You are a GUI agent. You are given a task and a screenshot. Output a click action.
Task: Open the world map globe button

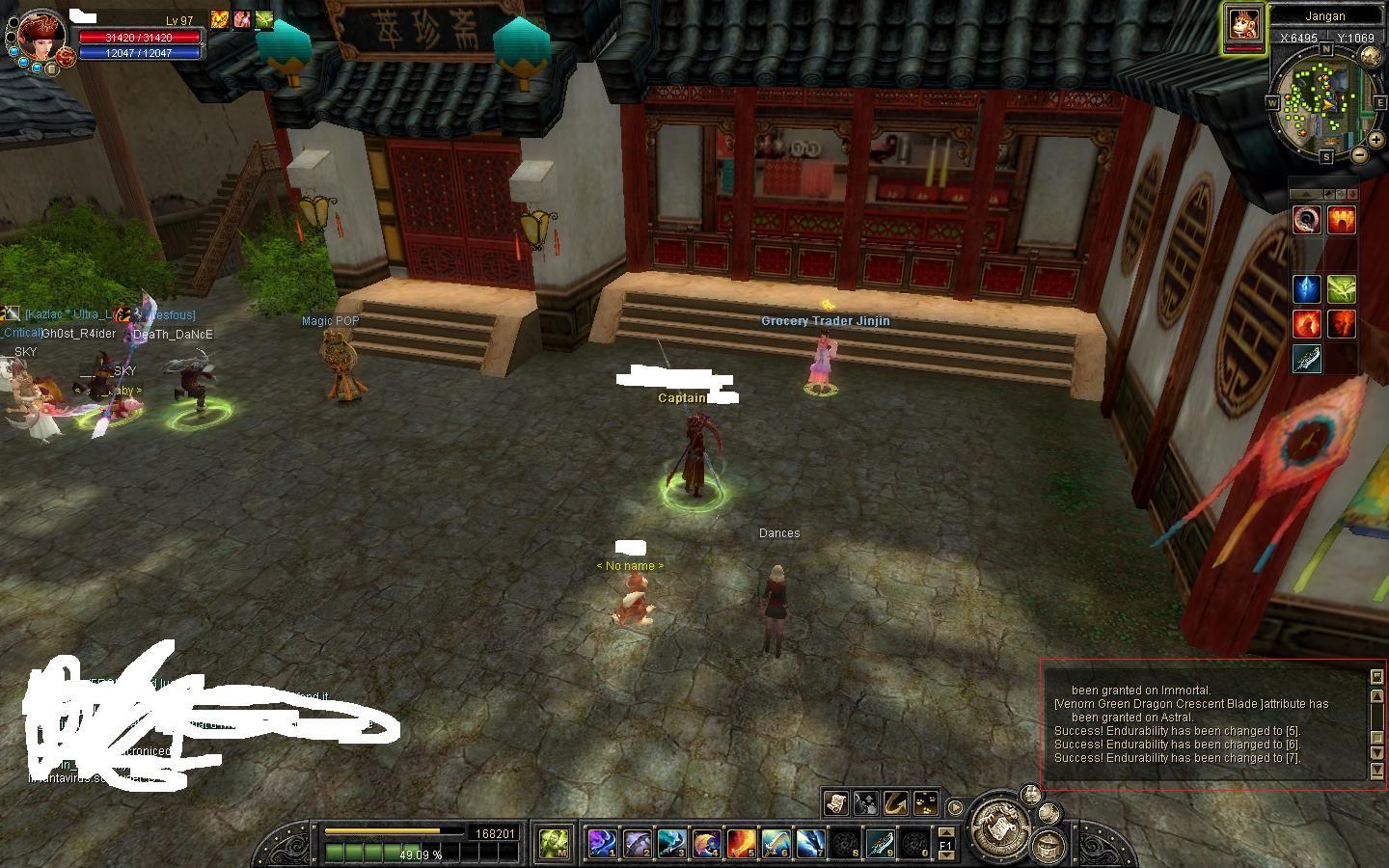click(1371, 57)
